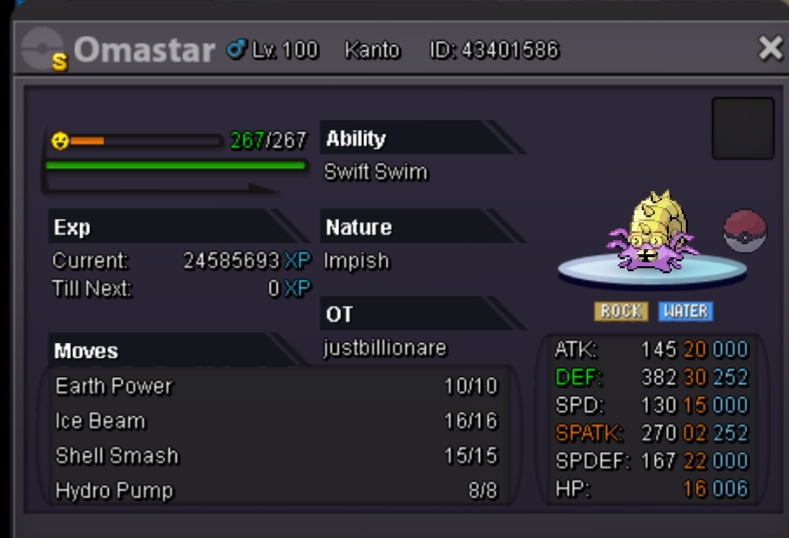
Task: Select the Ice Beam move row
Action: 275,421
